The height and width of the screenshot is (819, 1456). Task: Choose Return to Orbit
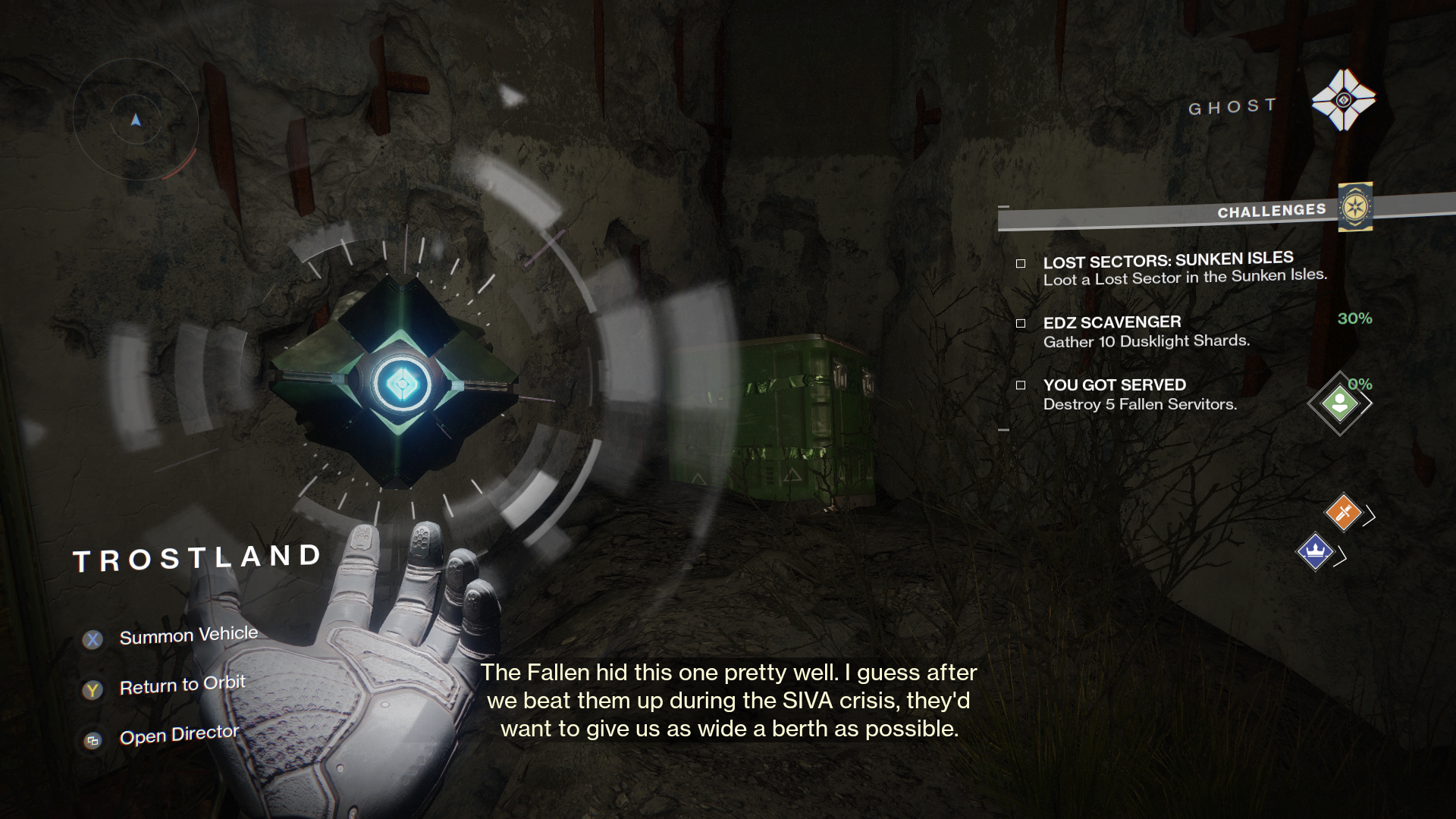click(x=182, y=686)
